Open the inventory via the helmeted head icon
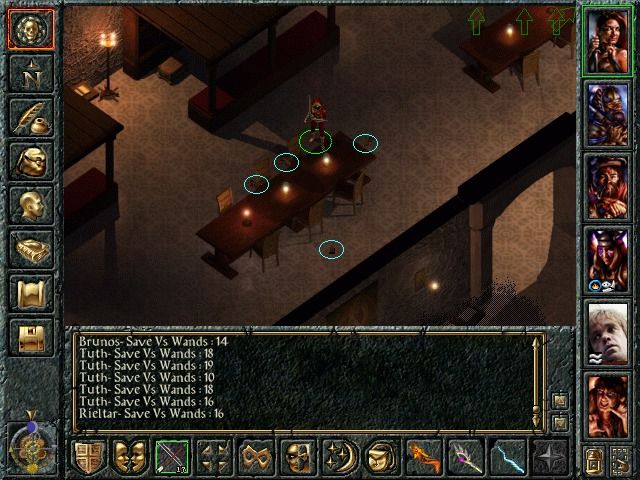 [29, 162]
